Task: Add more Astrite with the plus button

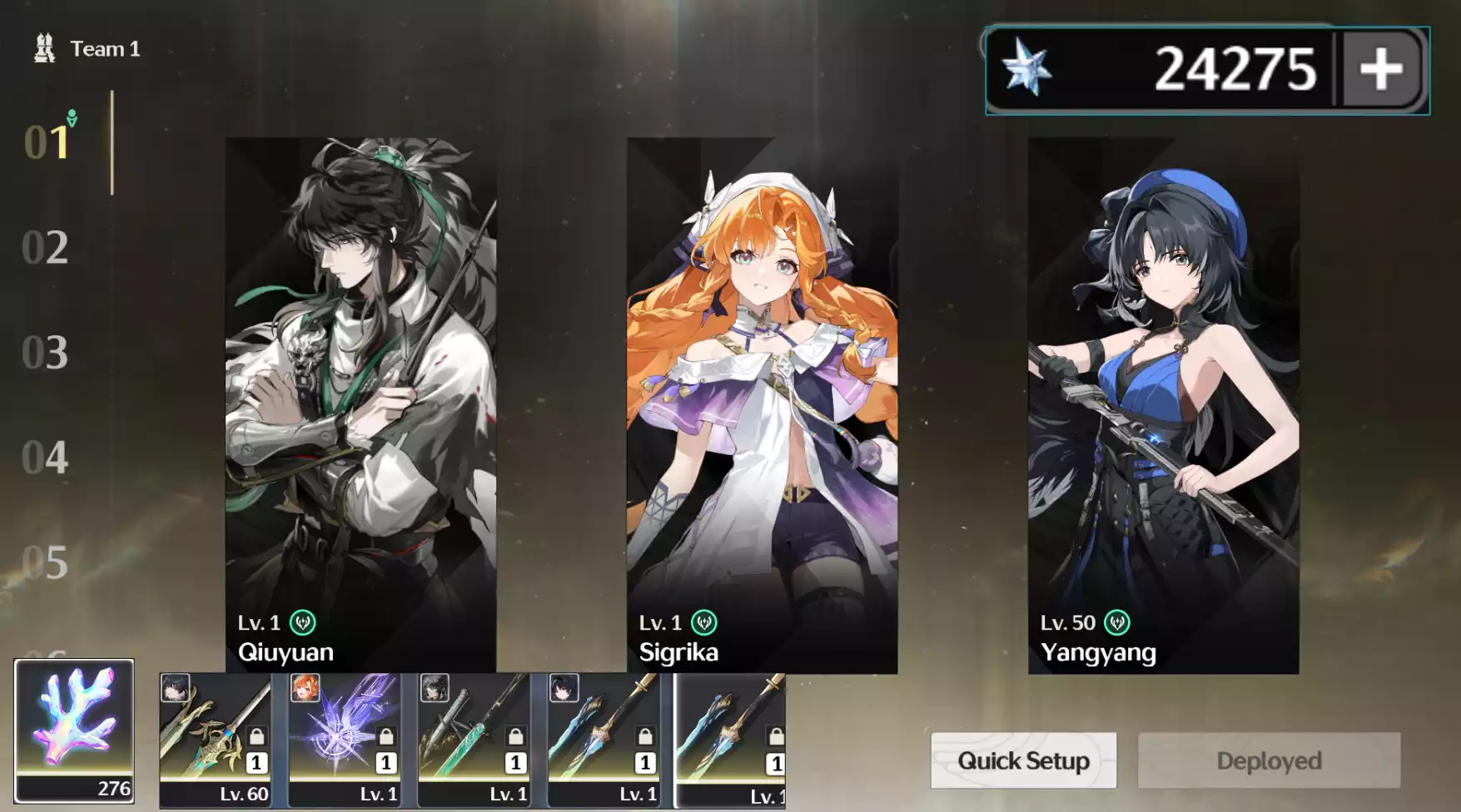Action: [1381, 69]
